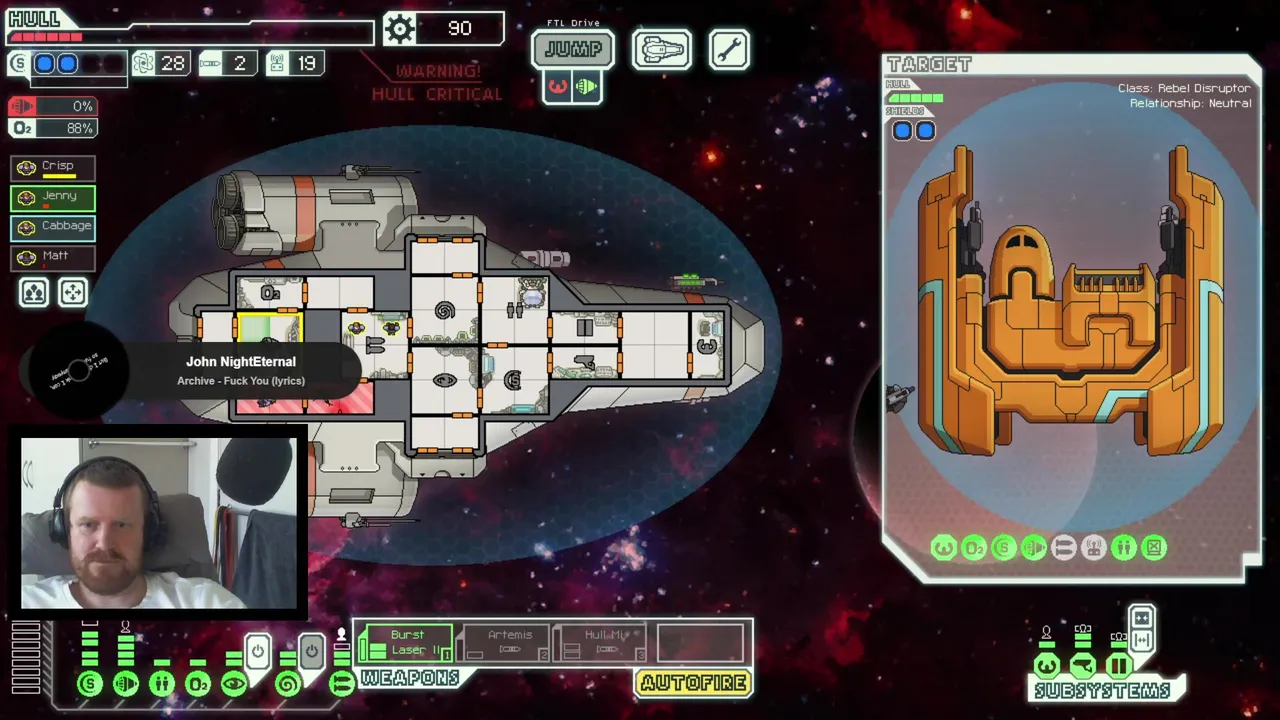Click the door subsystem icon
This screenshot has height=720, width=1280.
1119,665
